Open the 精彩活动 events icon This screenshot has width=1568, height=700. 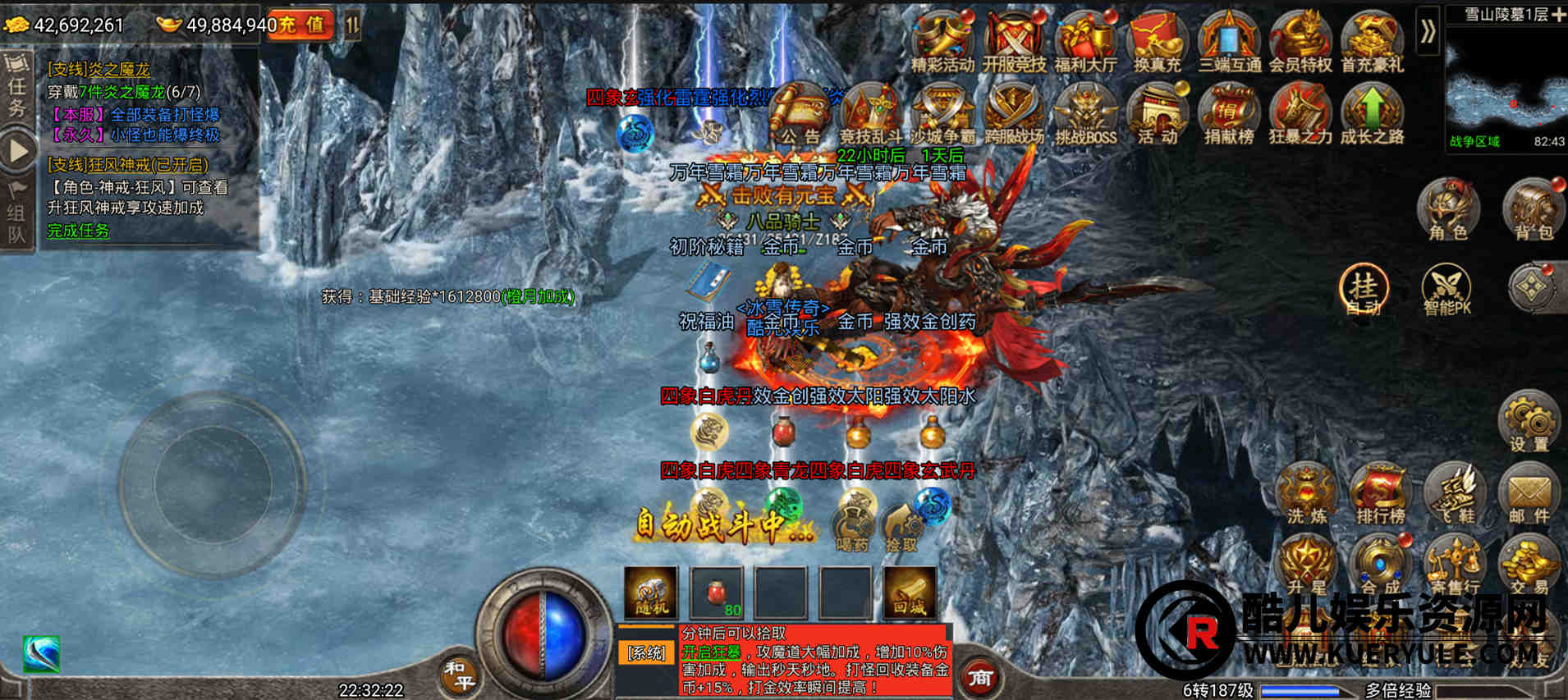(942, 43)
